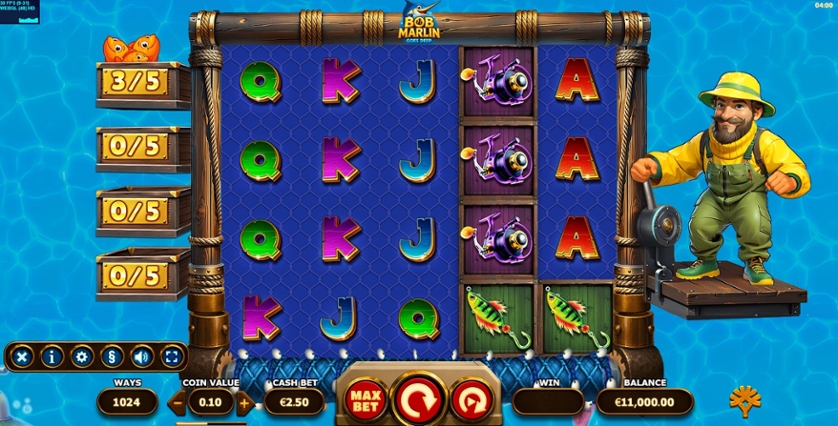The width and height of the screenshot is (838, 426).
Task: Show the game rules section-sign button
Action: coord(112,355)
